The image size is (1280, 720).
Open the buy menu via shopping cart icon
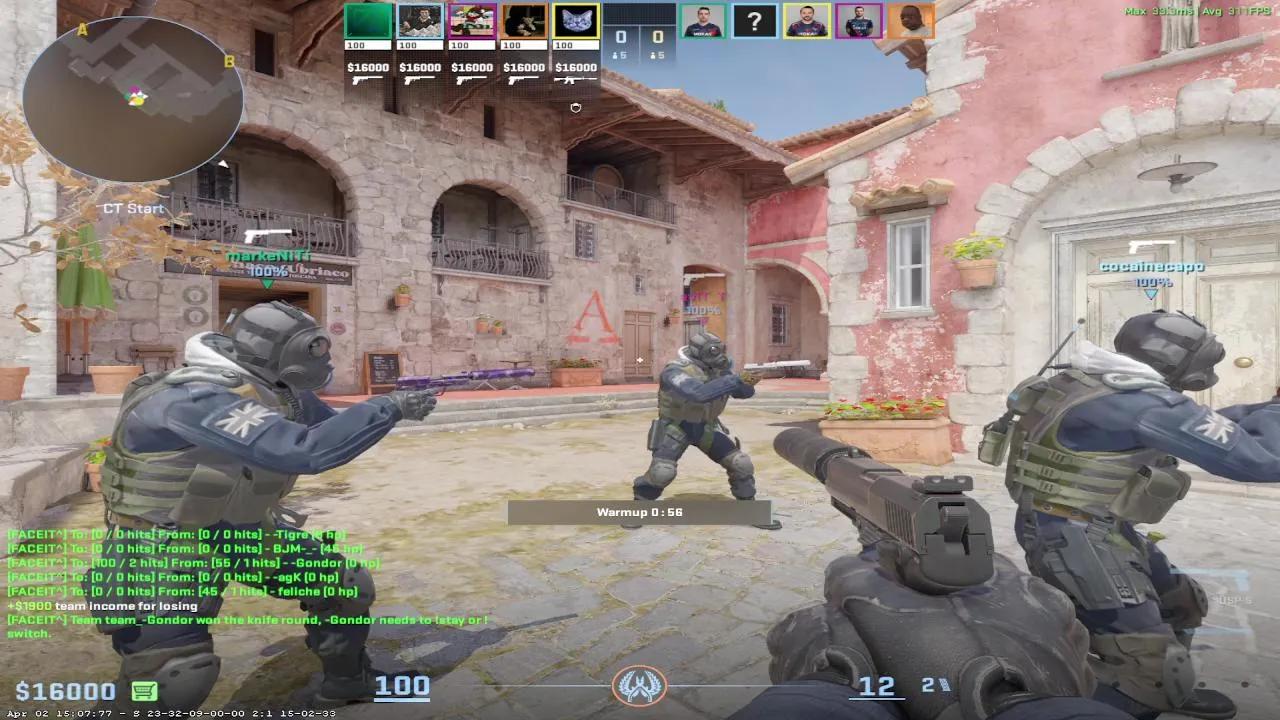pos(146,690)
